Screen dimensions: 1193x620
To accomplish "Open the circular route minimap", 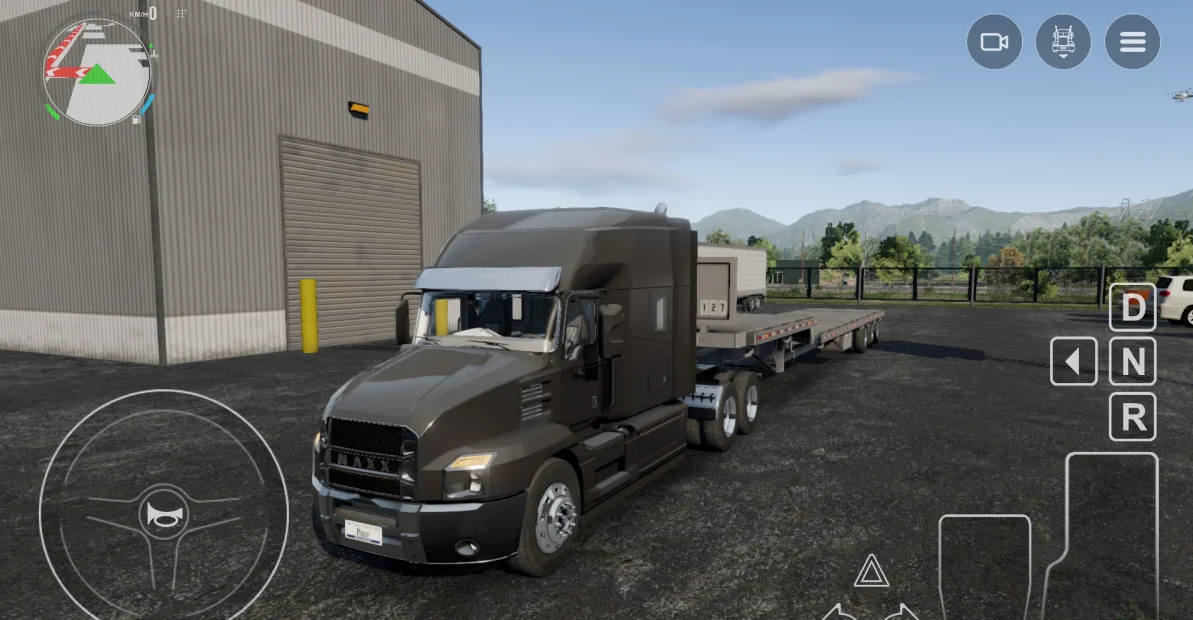I will pos(96,72).
